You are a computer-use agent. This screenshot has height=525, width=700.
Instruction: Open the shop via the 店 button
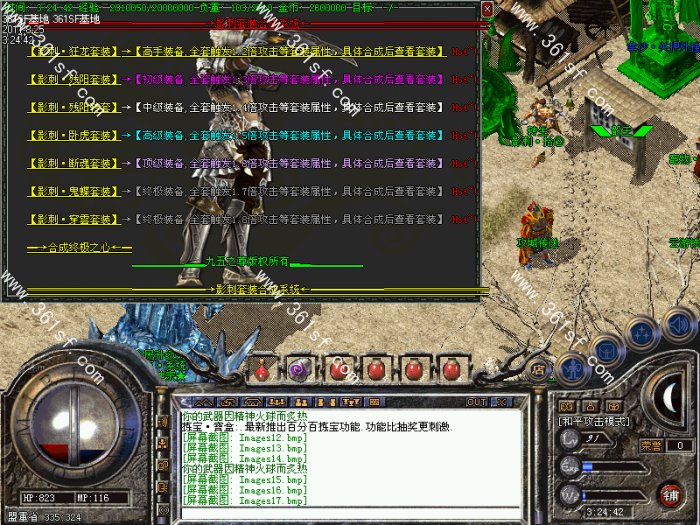pyautogui.click(x=537, y=370)
